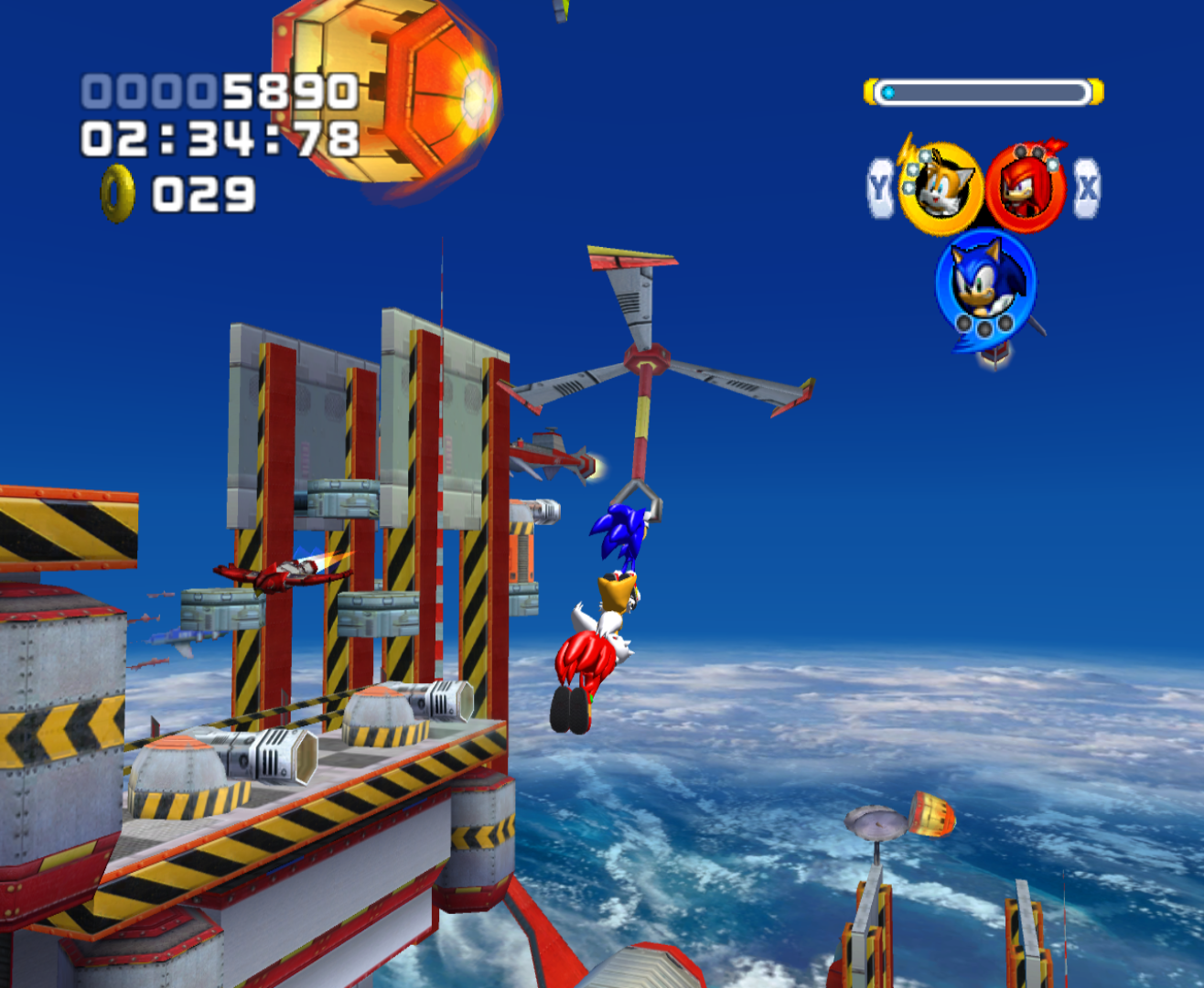Click the Sonic speed formation leader icon
This screenshot has width=1204, height=988.
tap(984, 282)
